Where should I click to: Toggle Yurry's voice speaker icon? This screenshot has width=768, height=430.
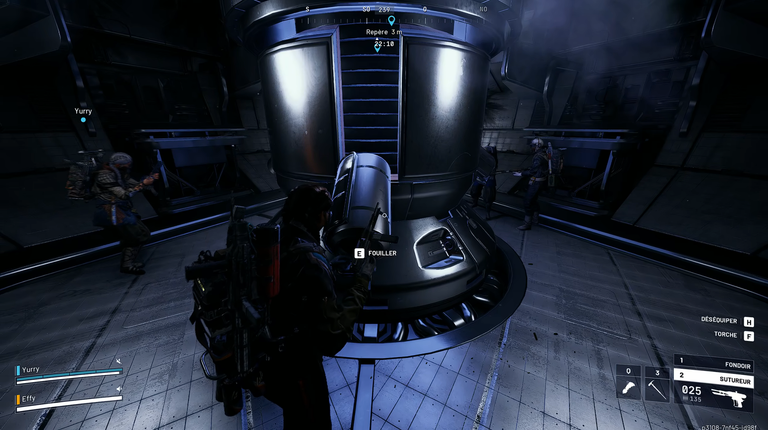118,361
